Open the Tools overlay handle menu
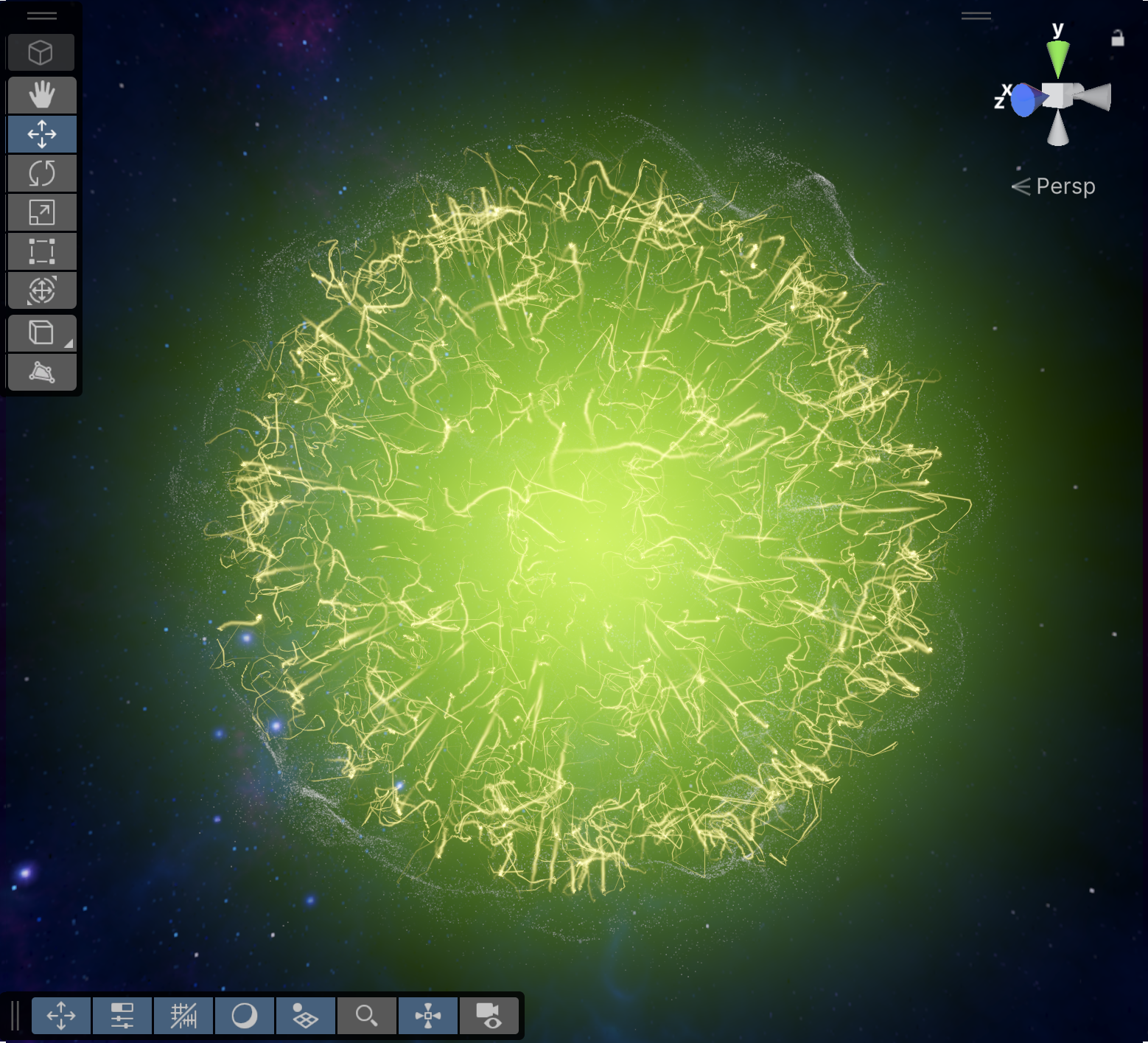 click(41, 15)
